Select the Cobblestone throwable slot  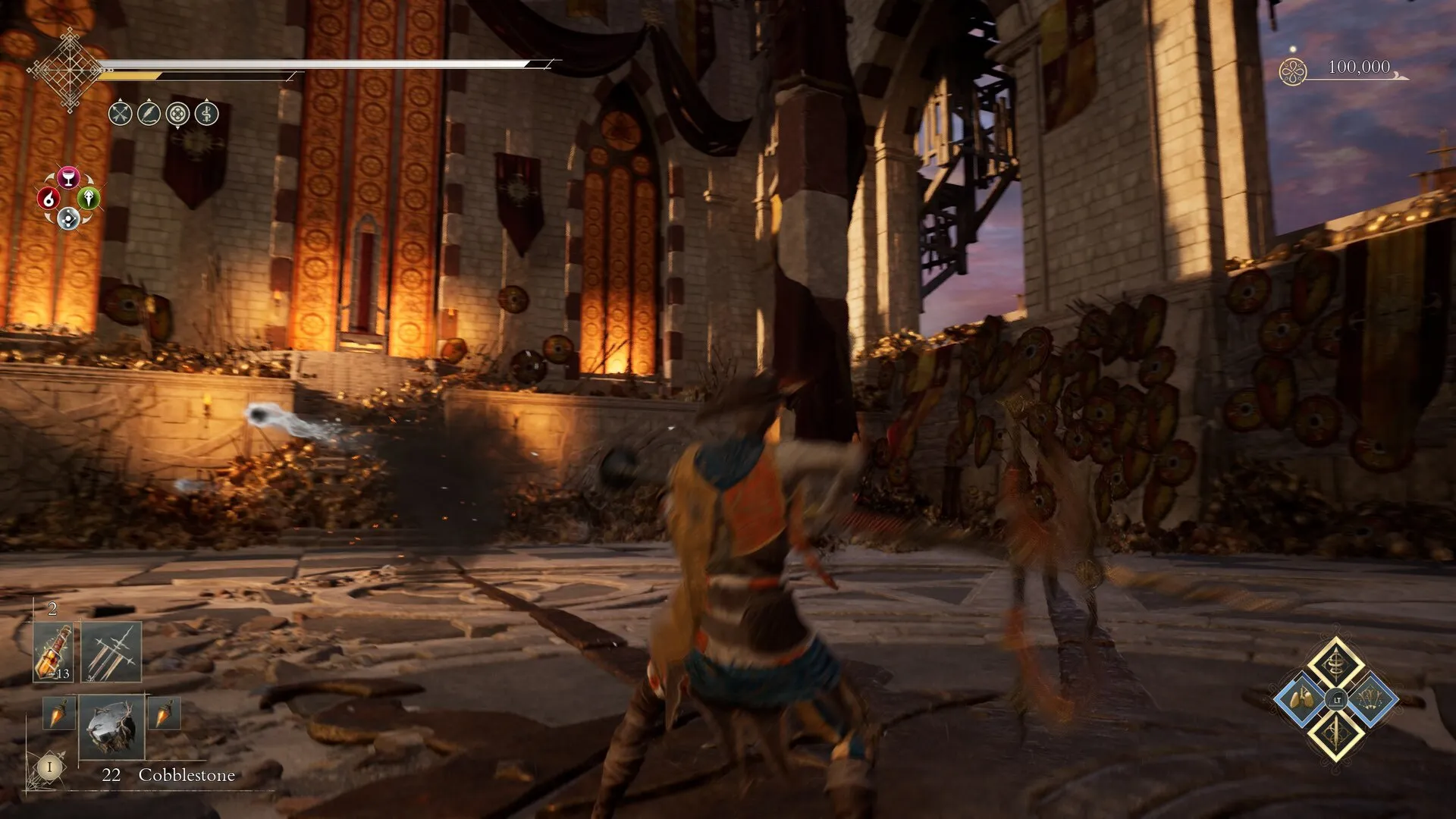click(x=111, y=726)
